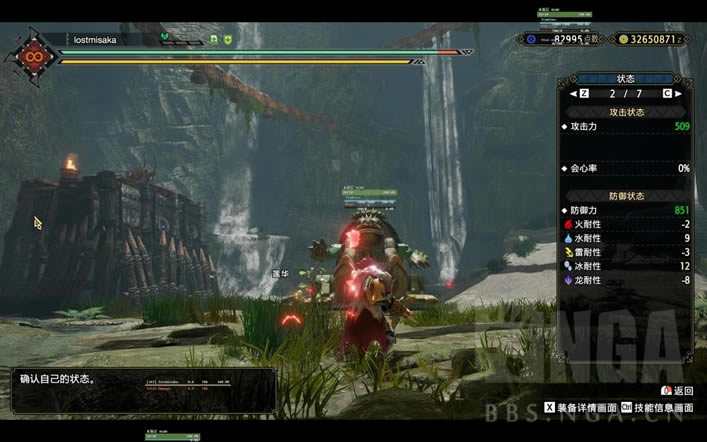Show the 技能信息画面 skill info screen

tap(658, 408)
